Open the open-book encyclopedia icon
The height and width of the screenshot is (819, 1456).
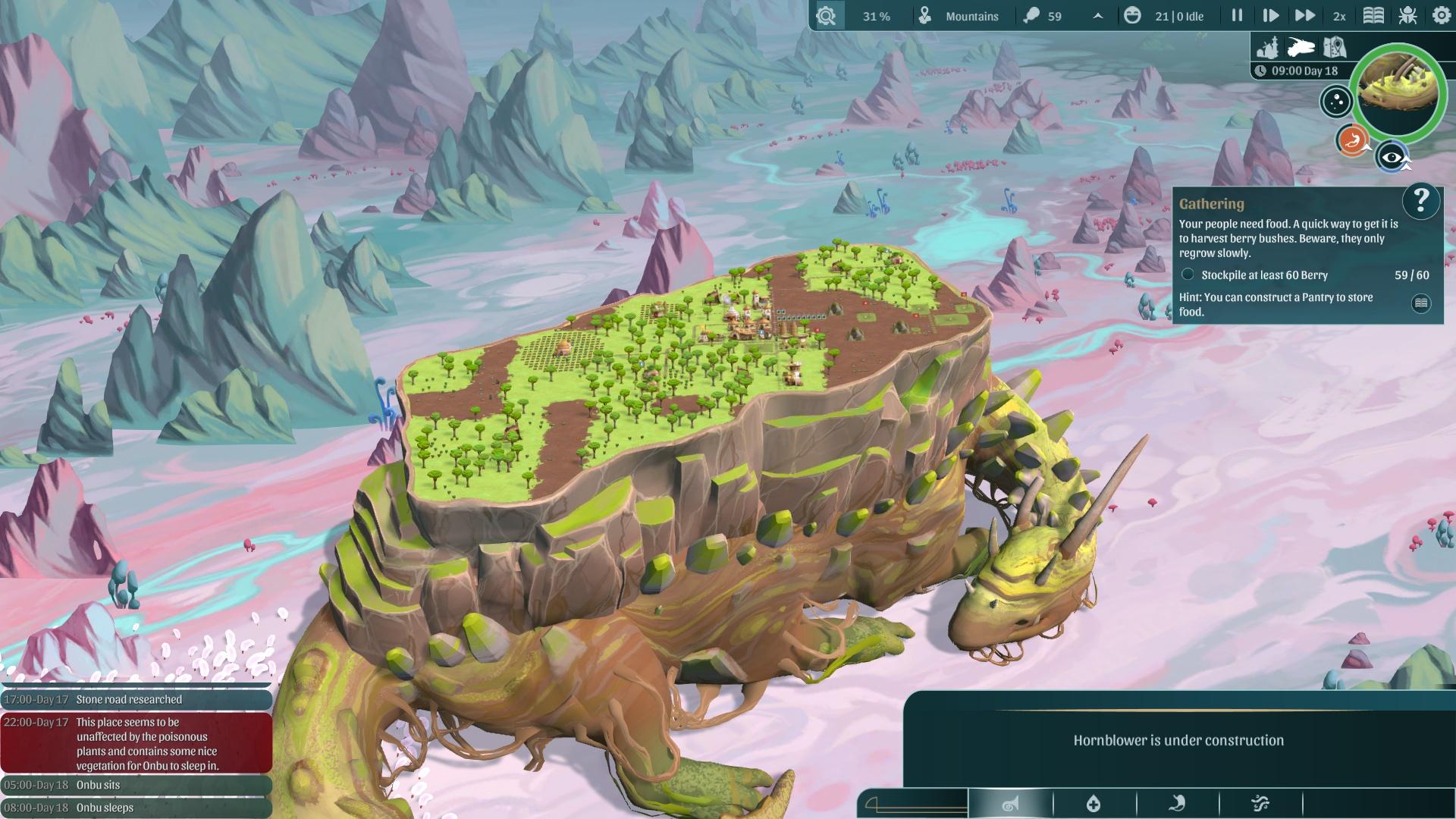coord(1373,15)
